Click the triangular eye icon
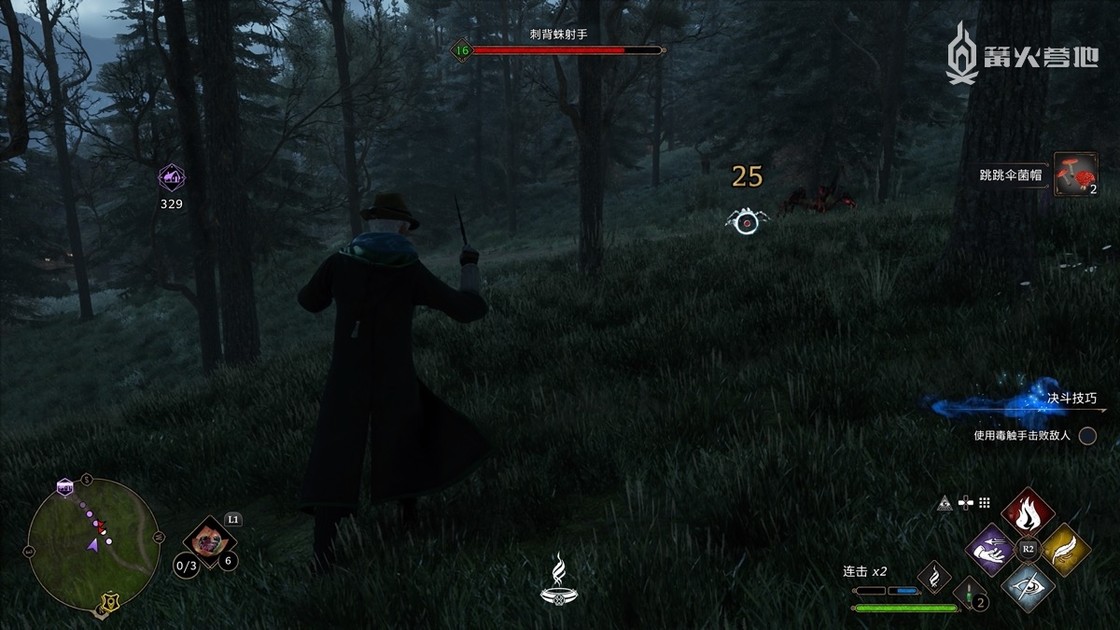Screen dimensions: 1120x630 point(943,503)
